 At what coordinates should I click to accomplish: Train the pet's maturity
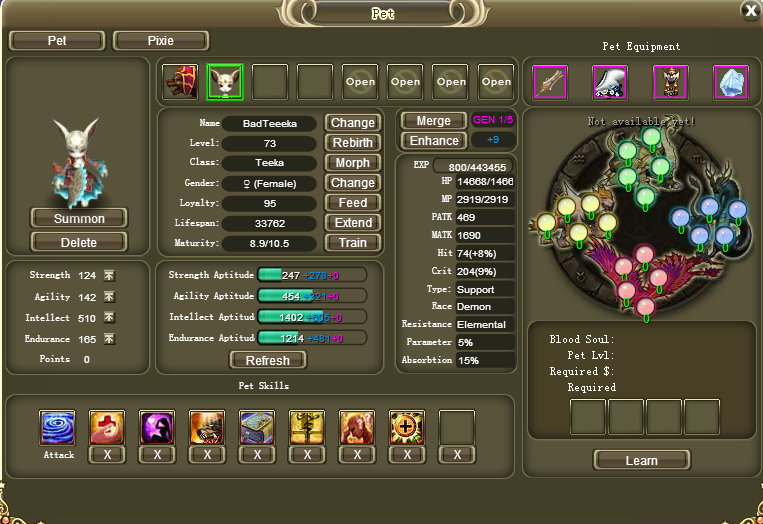[352, 243]
